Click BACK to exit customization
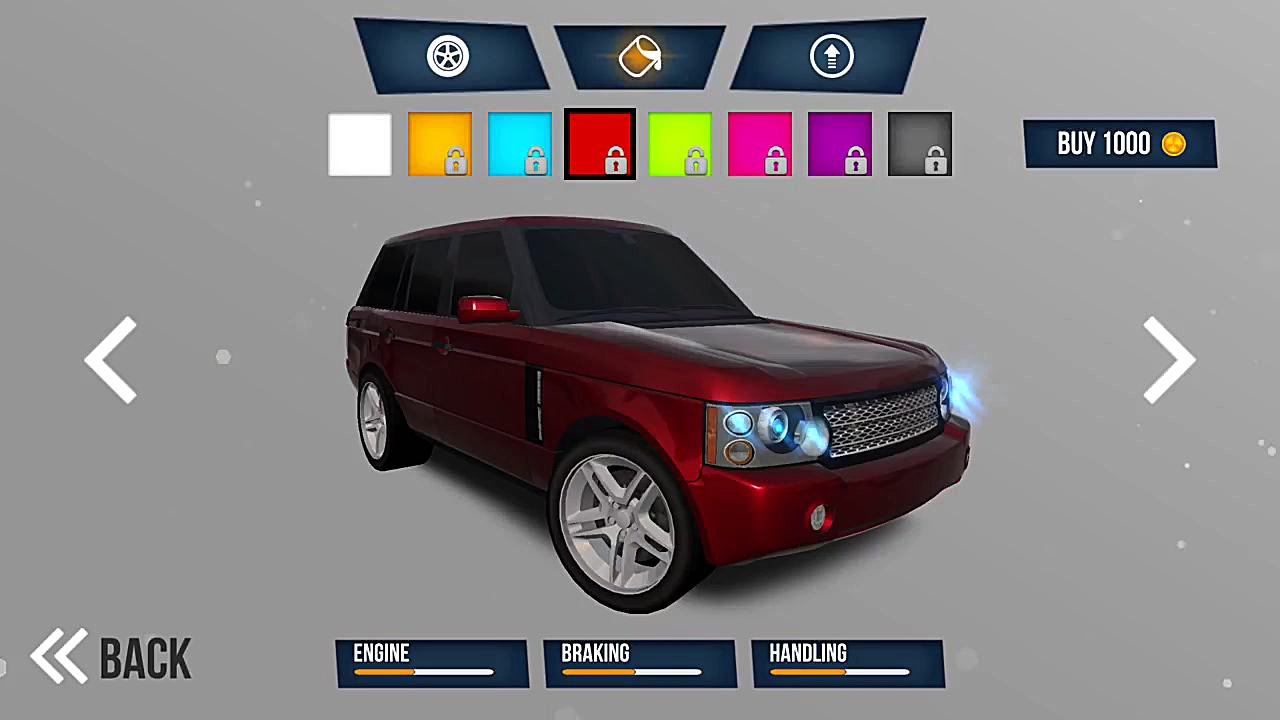Screen dimensions: 1280x720 click(x=145, y=657)
